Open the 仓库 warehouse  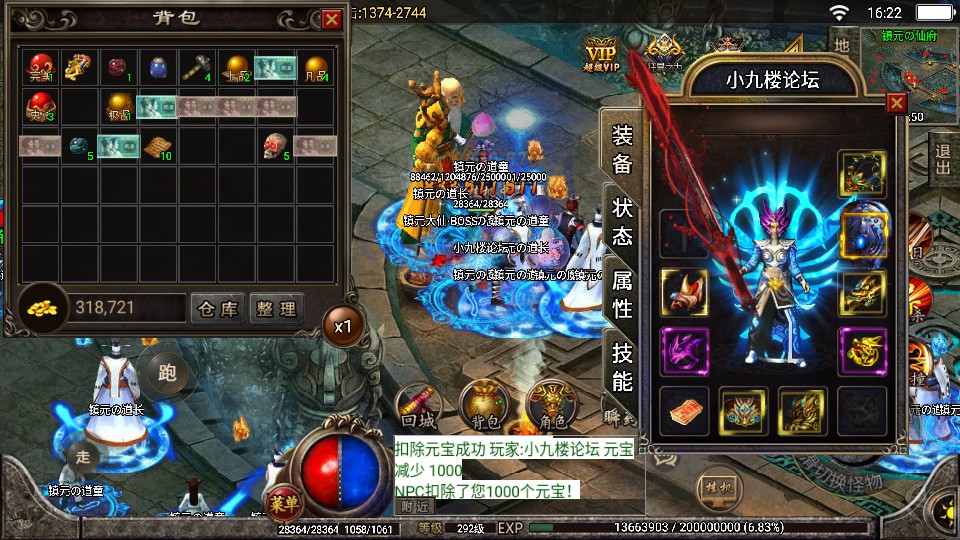pos(217,309)
